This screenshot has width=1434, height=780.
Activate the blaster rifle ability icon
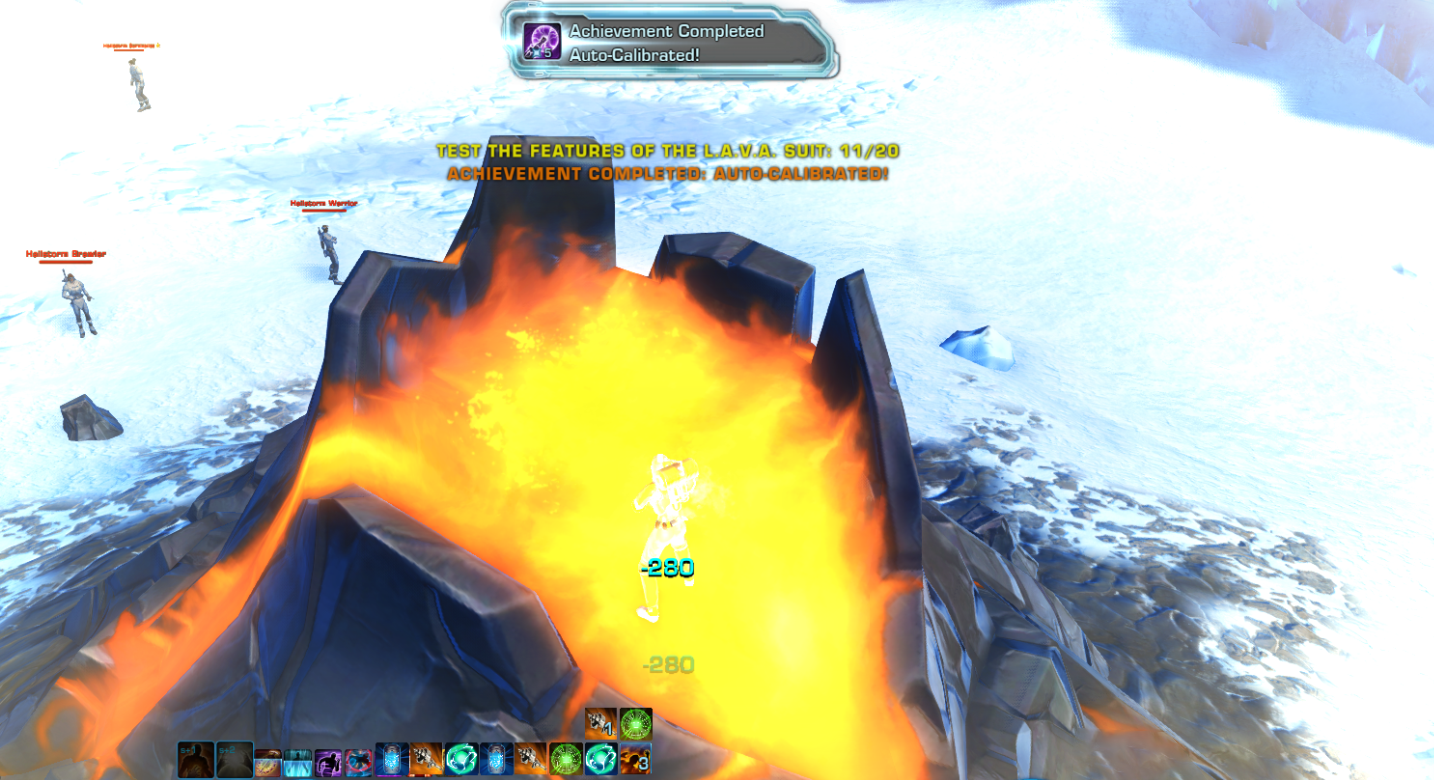[x=425, y=759]
